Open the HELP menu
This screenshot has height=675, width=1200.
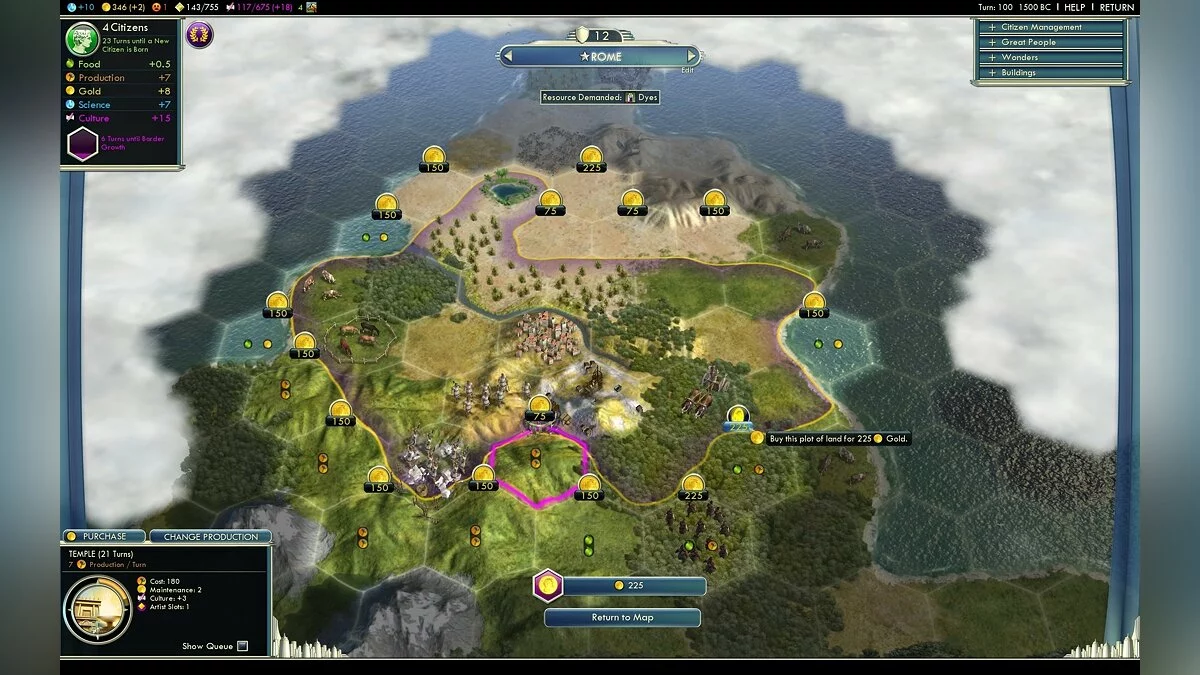tap(1075, 7)
